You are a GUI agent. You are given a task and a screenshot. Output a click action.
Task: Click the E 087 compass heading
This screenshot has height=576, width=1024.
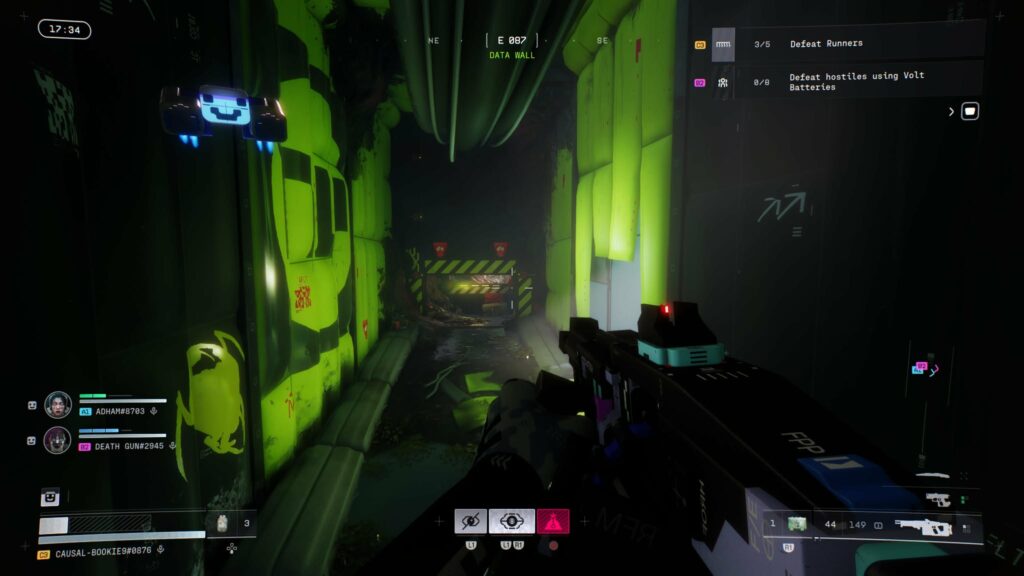click(x=512, y=40)
